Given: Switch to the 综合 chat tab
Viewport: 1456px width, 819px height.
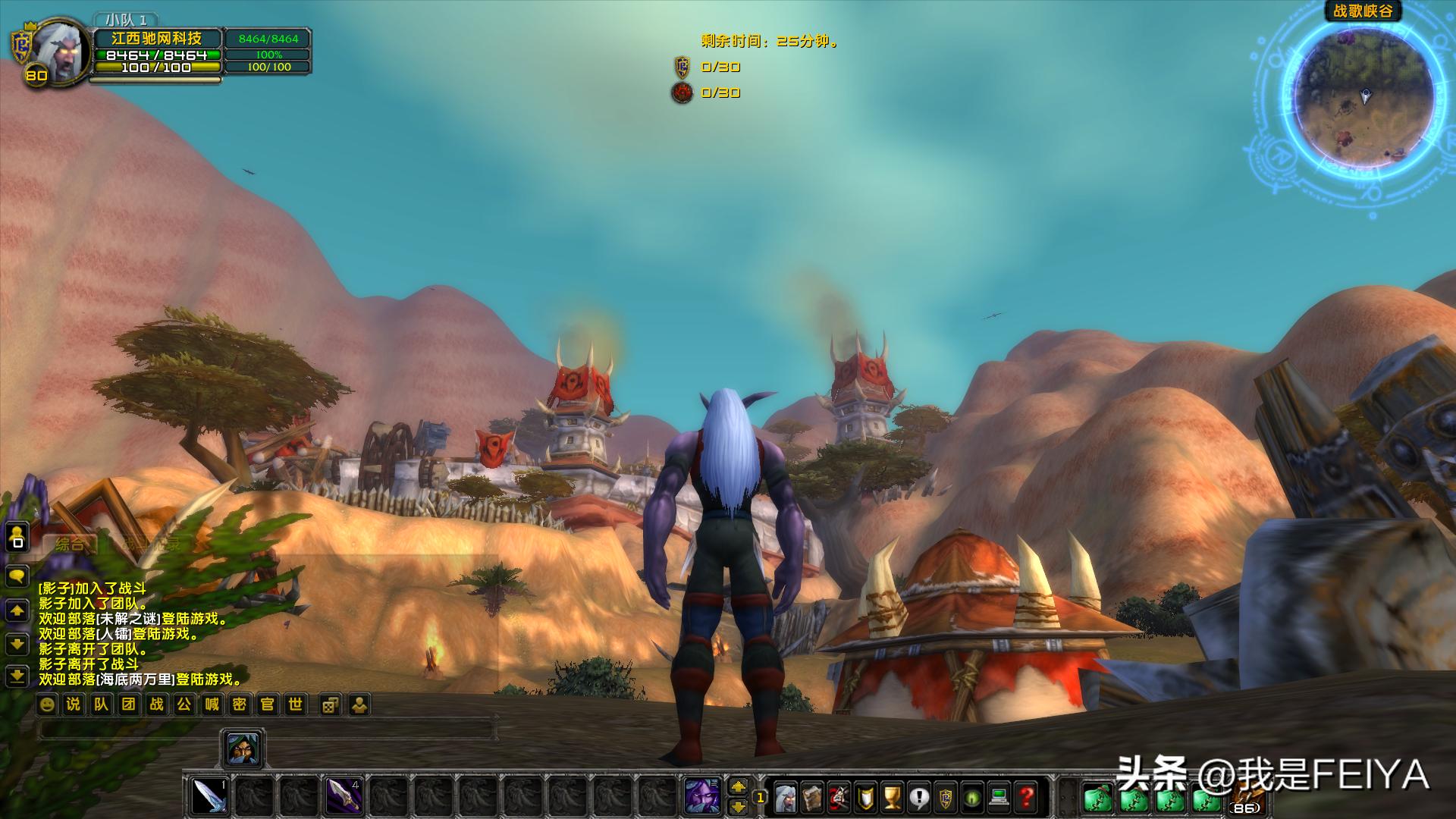Looking at the screenshot, I should tap(70, 544).
